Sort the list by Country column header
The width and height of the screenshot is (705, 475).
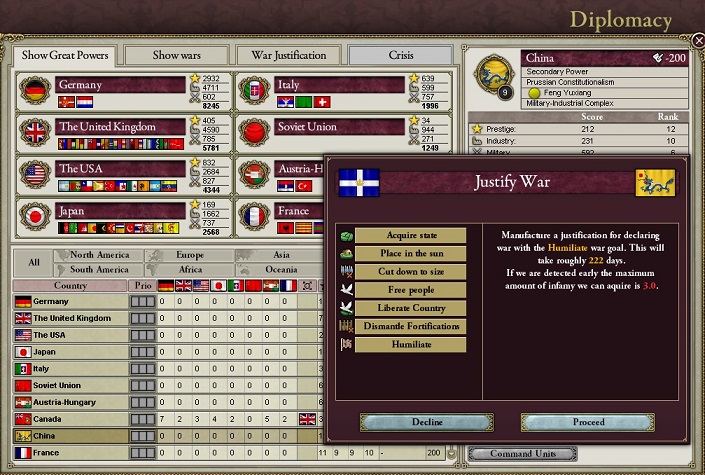[70, 286]
